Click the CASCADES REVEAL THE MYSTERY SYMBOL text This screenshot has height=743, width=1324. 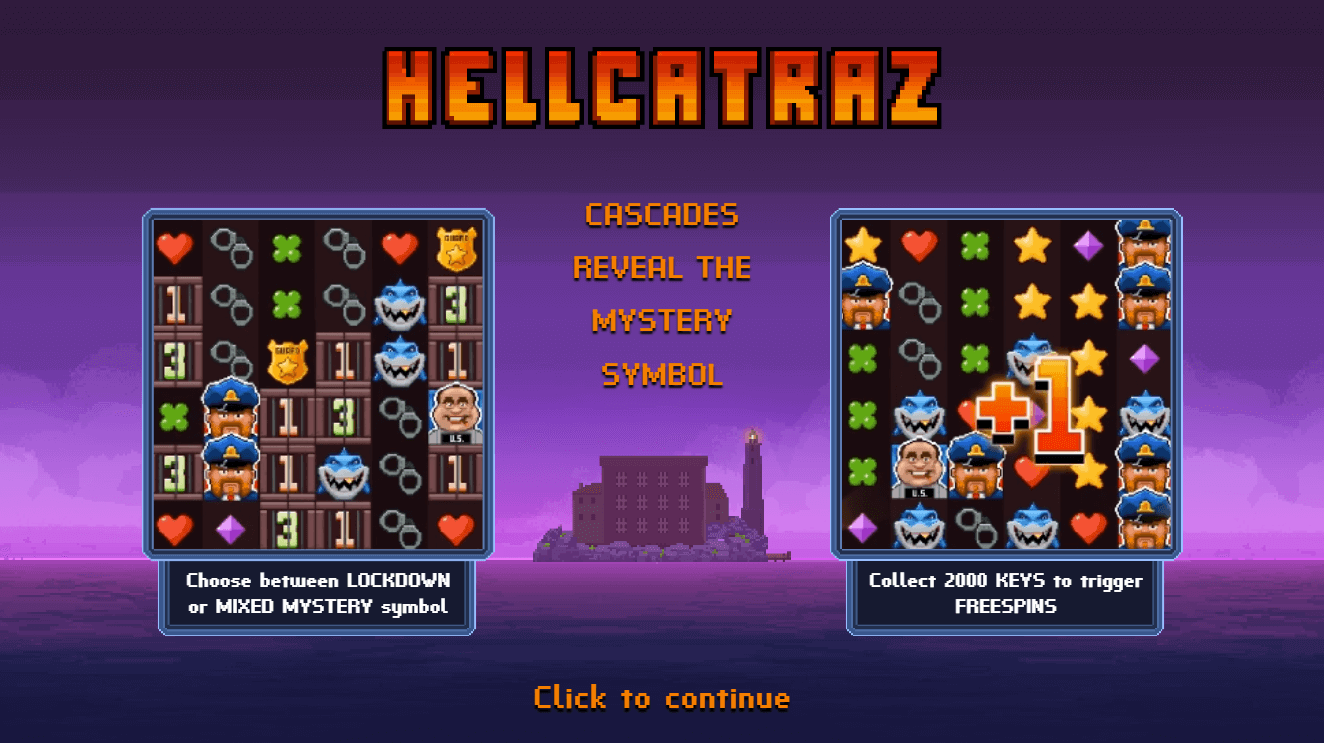(x=662, y=295)
